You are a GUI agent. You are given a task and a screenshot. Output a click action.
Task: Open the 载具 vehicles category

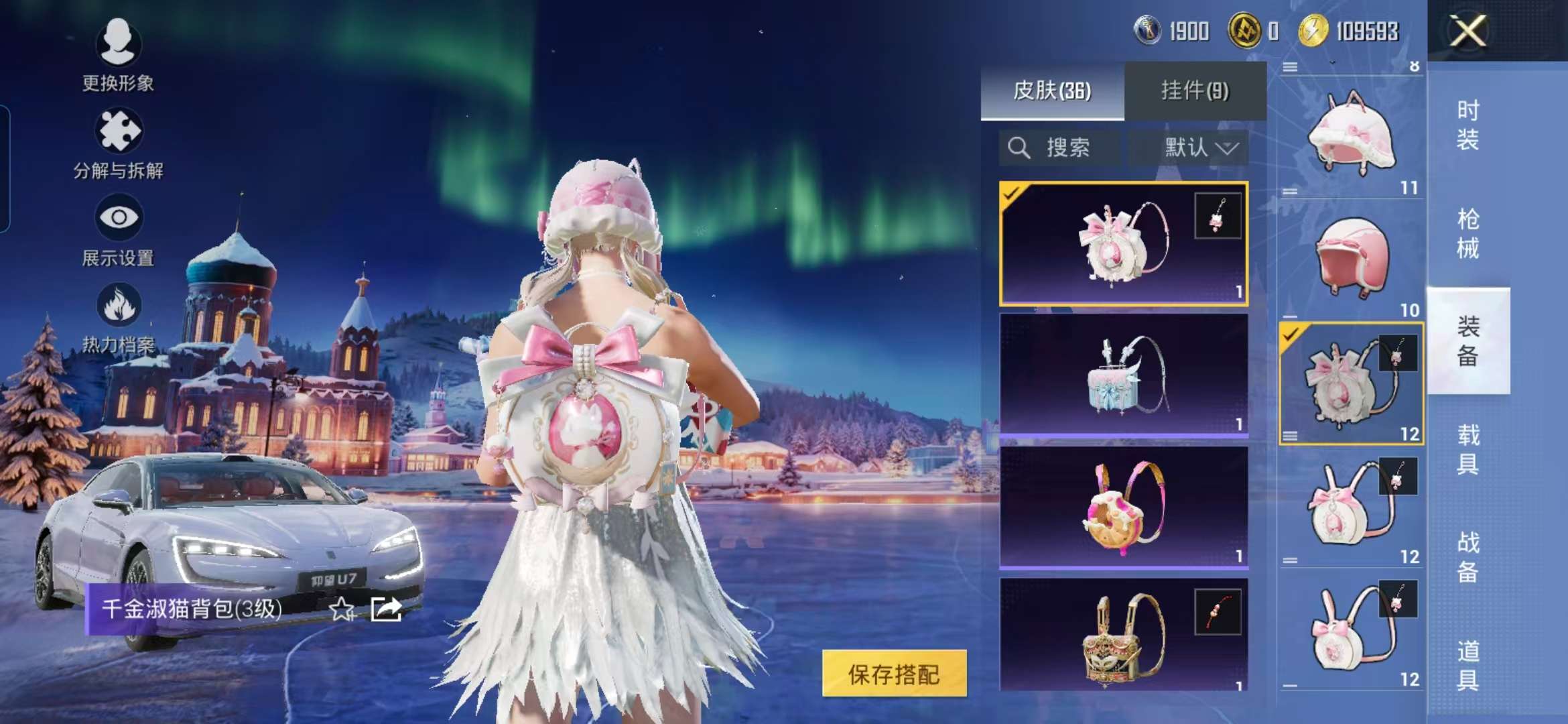click(x=1467, y=449)
